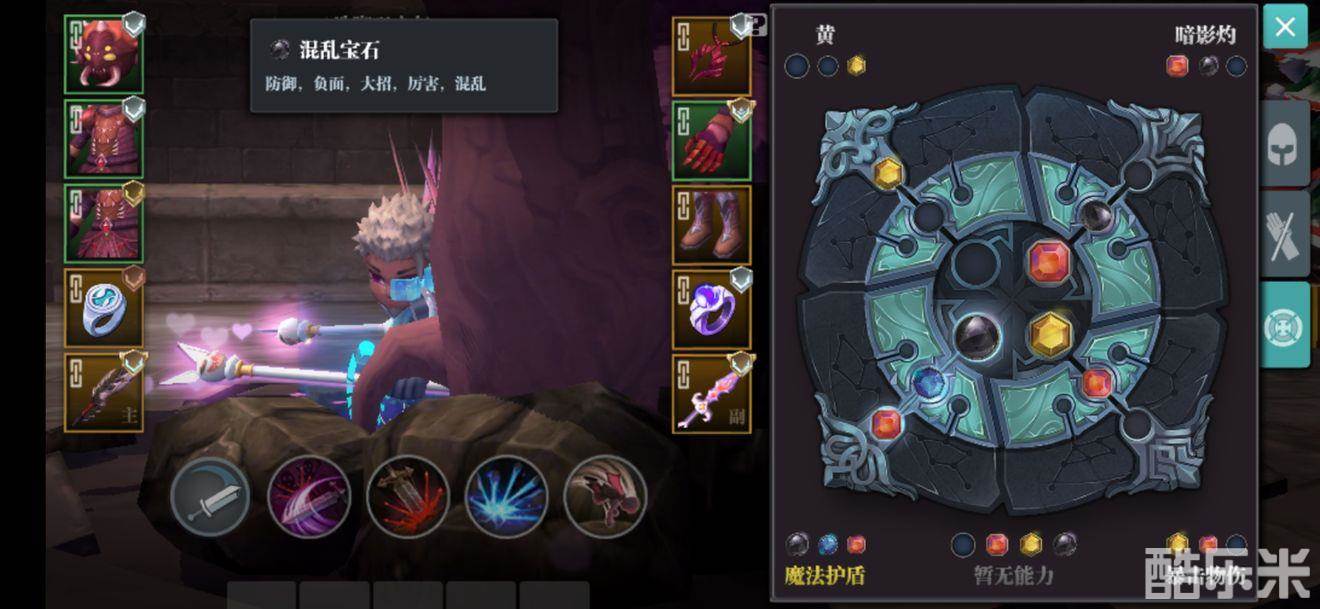Select the brown boots equipment slot

point(712,224)
